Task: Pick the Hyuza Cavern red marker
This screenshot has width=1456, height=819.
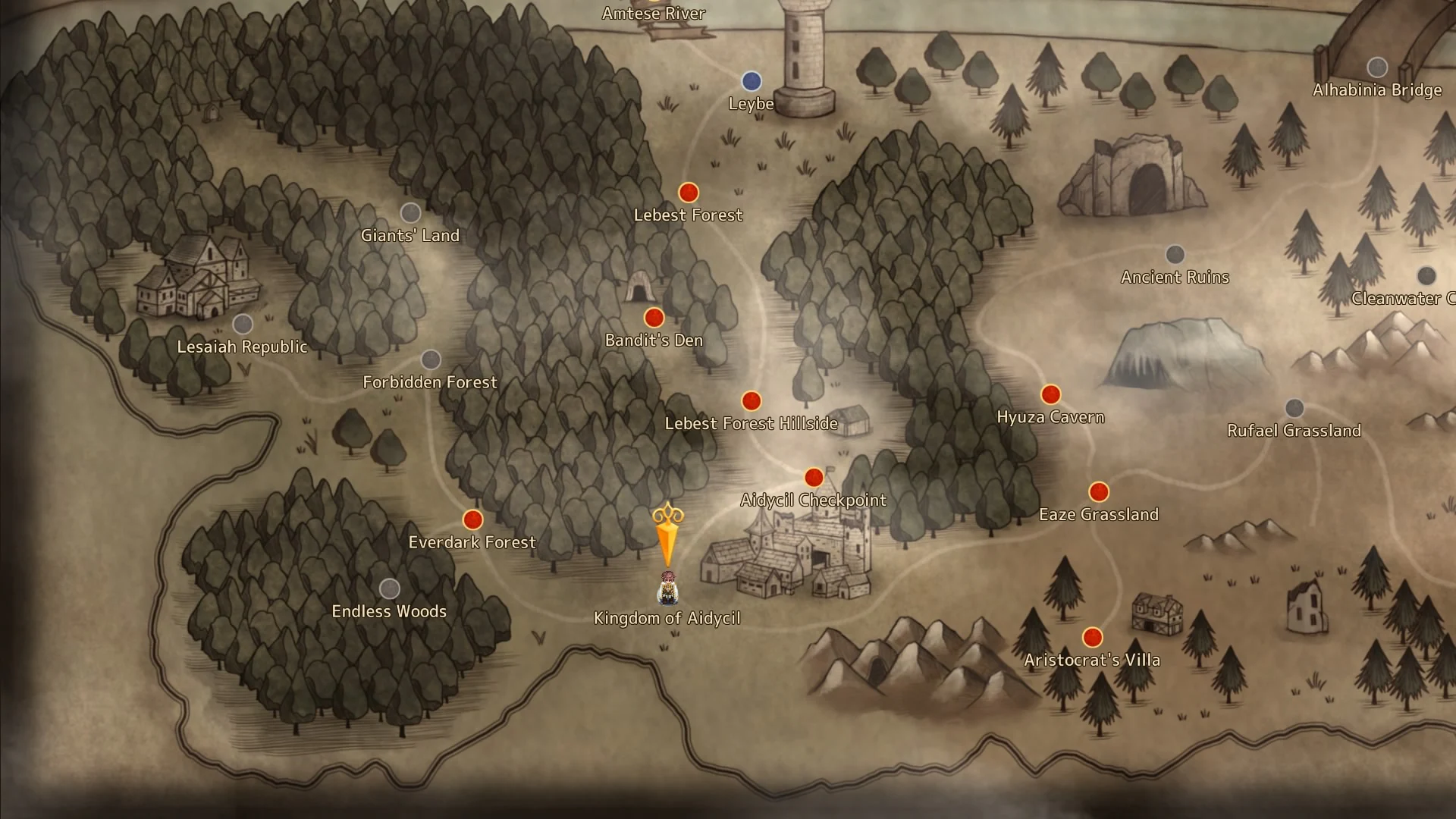Action: [1050, 394]
